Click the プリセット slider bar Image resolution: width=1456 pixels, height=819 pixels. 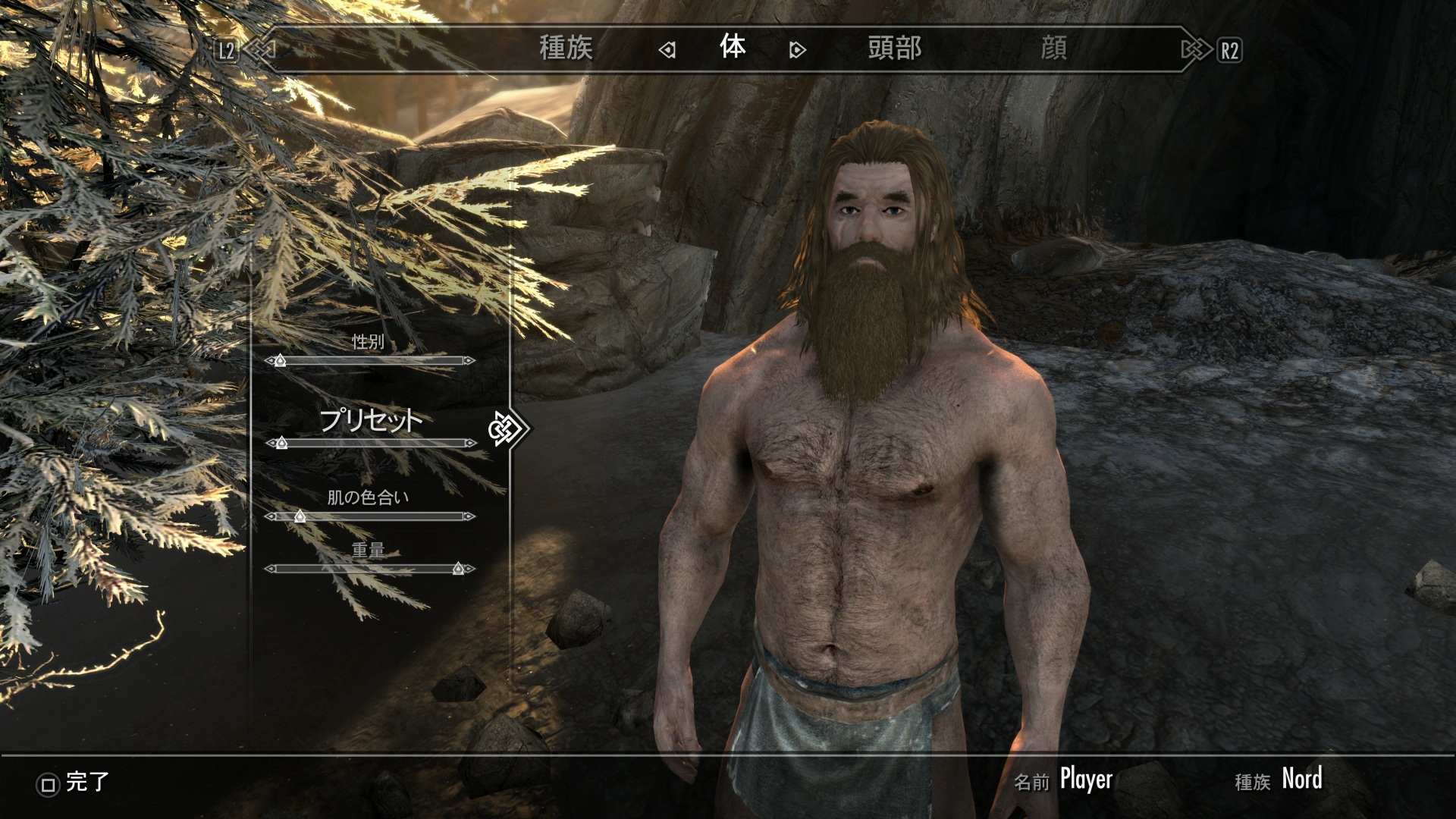click(370, 443)
